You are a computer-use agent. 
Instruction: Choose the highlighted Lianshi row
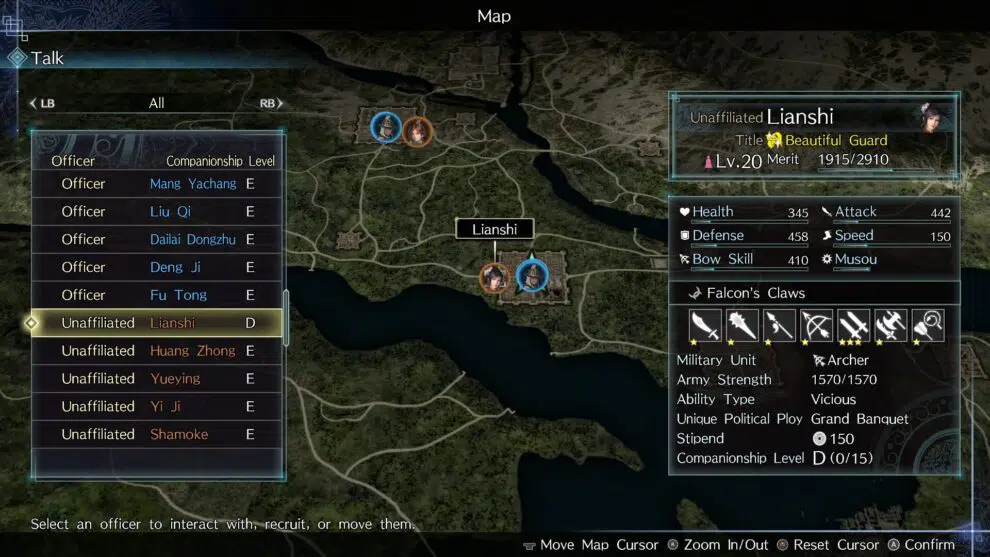tap(157, 323)
